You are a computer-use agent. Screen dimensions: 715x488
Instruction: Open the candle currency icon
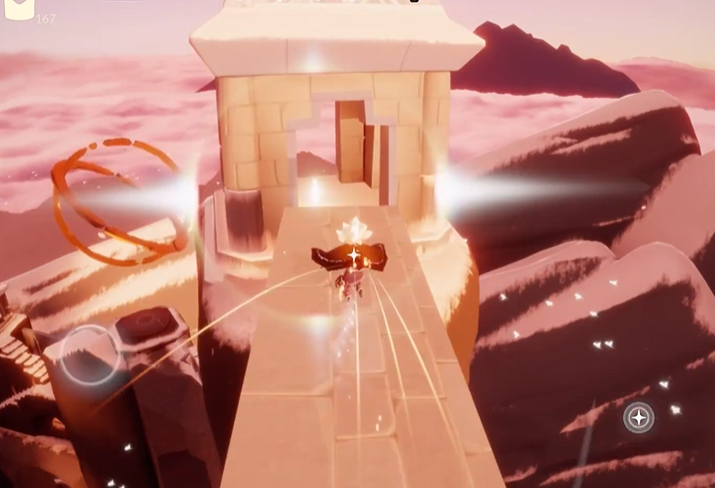point(18,9)
